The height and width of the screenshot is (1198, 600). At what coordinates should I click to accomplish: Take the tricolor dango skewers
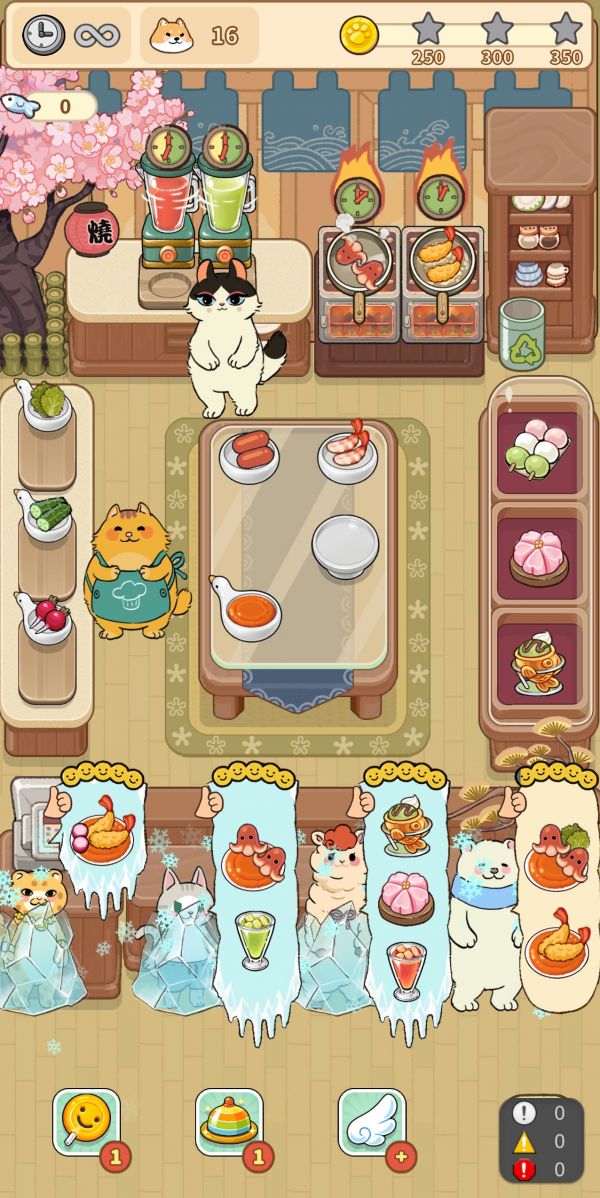(x=538, y=449)
